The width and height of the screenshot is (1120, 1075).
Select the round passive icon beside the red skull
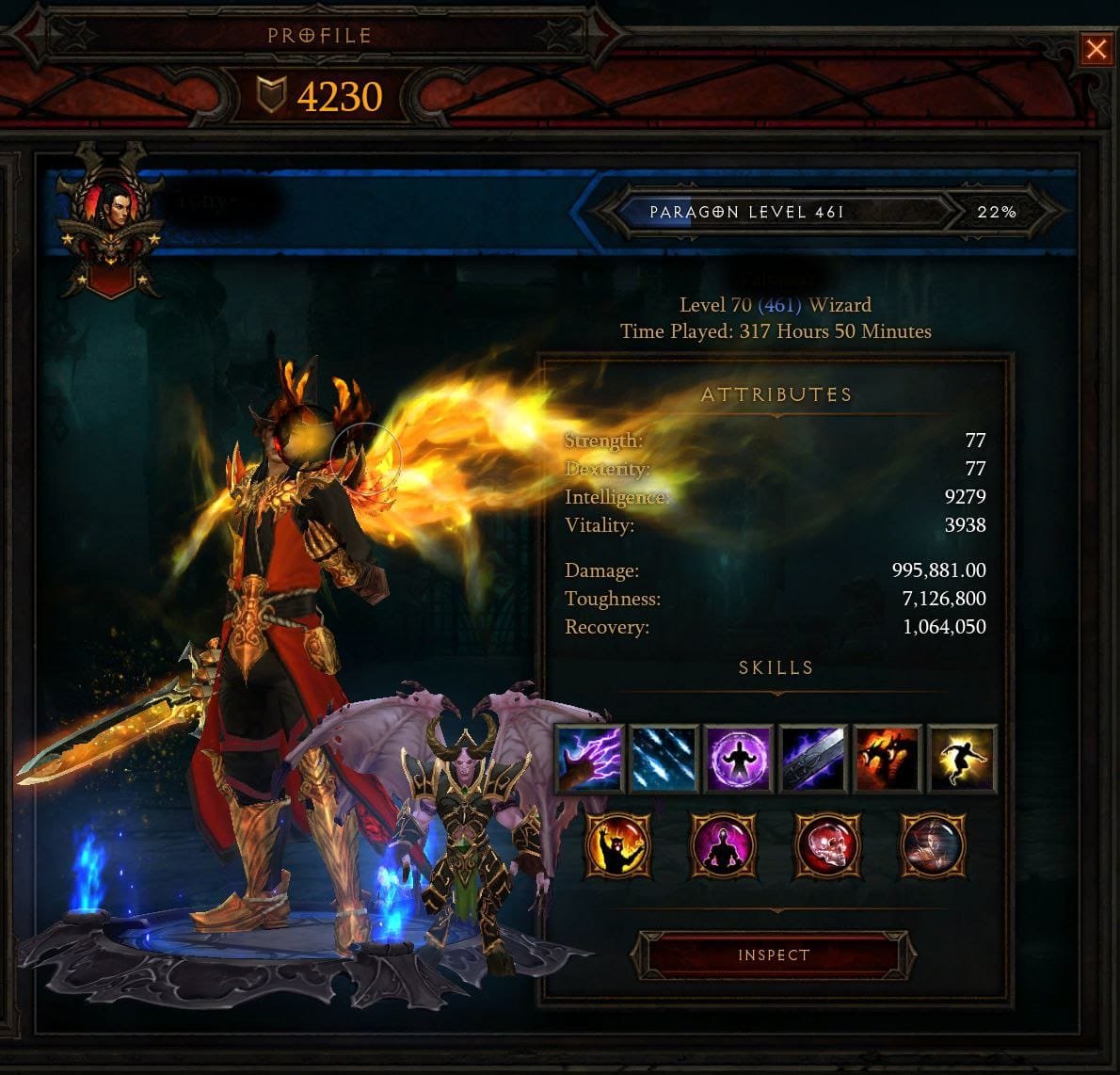[932, 845]
